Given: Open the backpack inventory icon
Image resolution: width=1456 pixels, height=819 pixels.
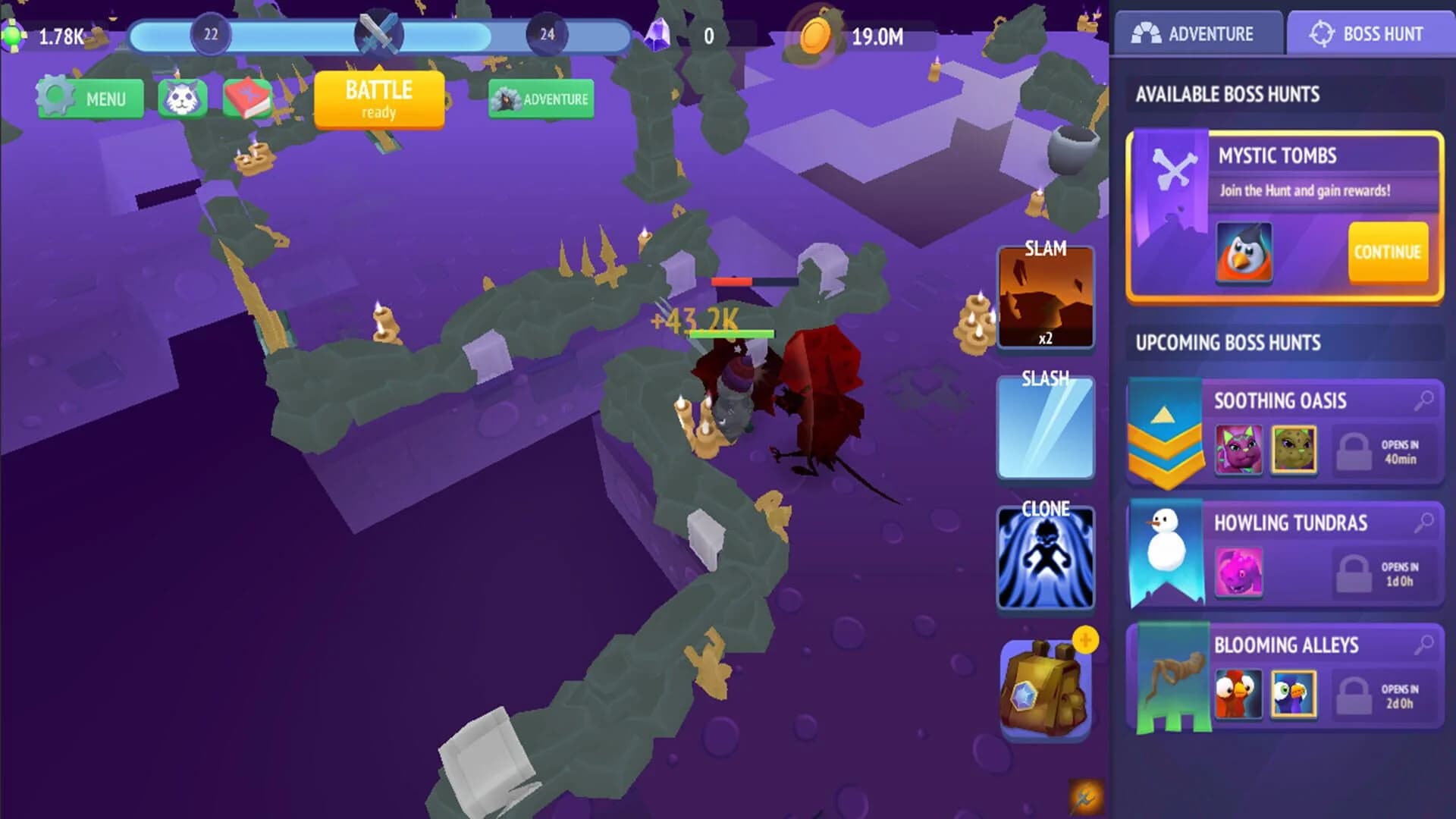Looking at the screenshot, I should [x=1045, y=685].
